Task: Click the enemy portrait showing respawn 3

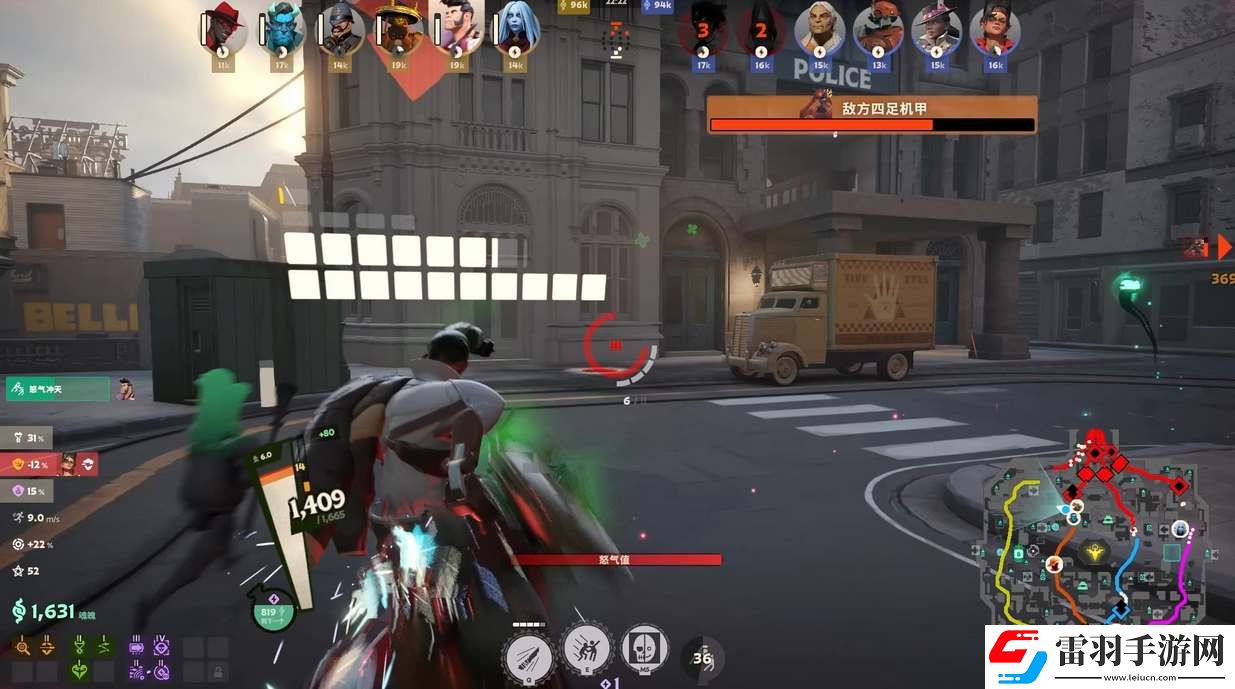Action: 703,31
